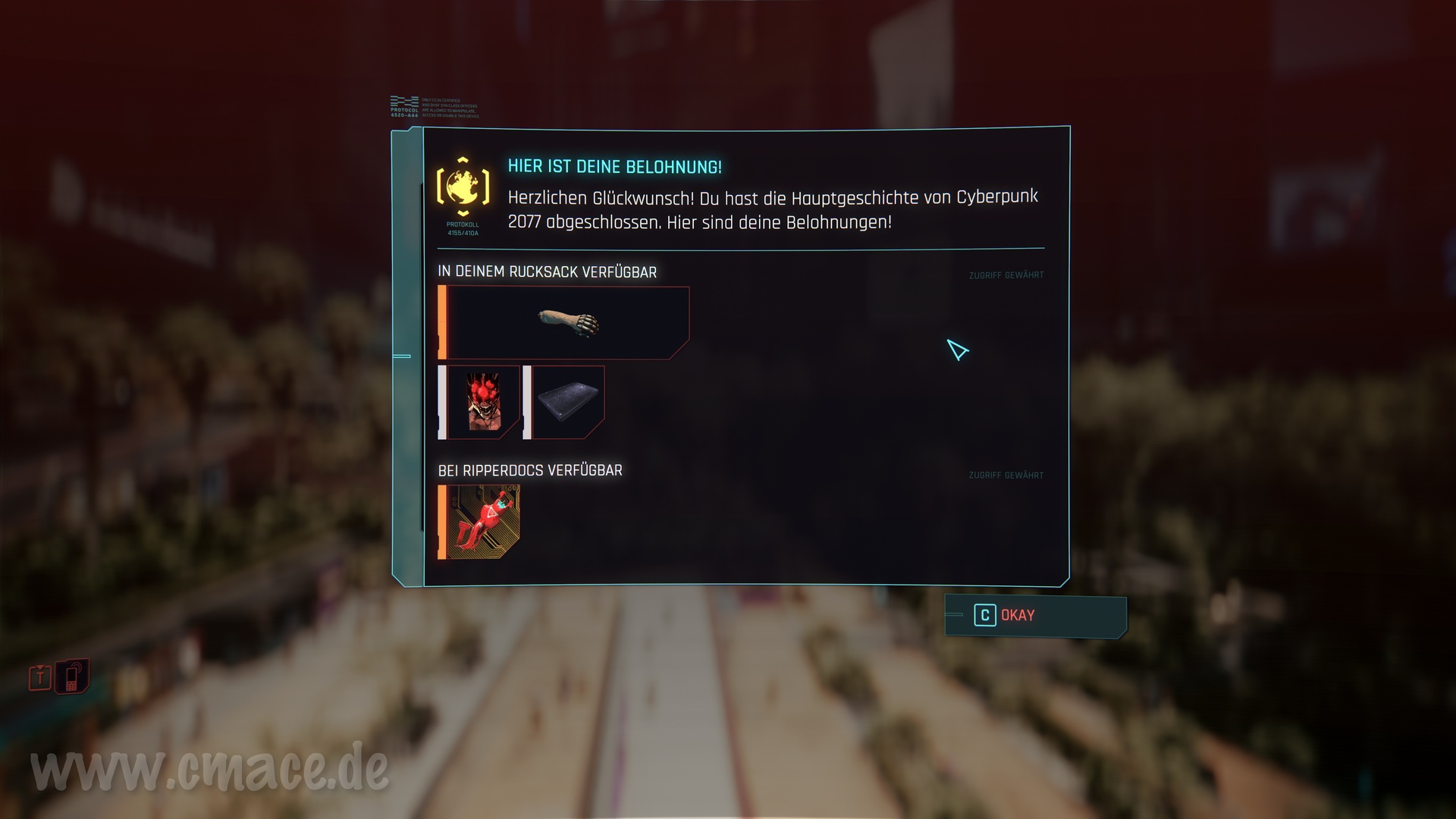Image resolution: width=1456 pixels, height=819 pixels.
Task: Select the cyber arm reward item
Action: tap(567, 323)
